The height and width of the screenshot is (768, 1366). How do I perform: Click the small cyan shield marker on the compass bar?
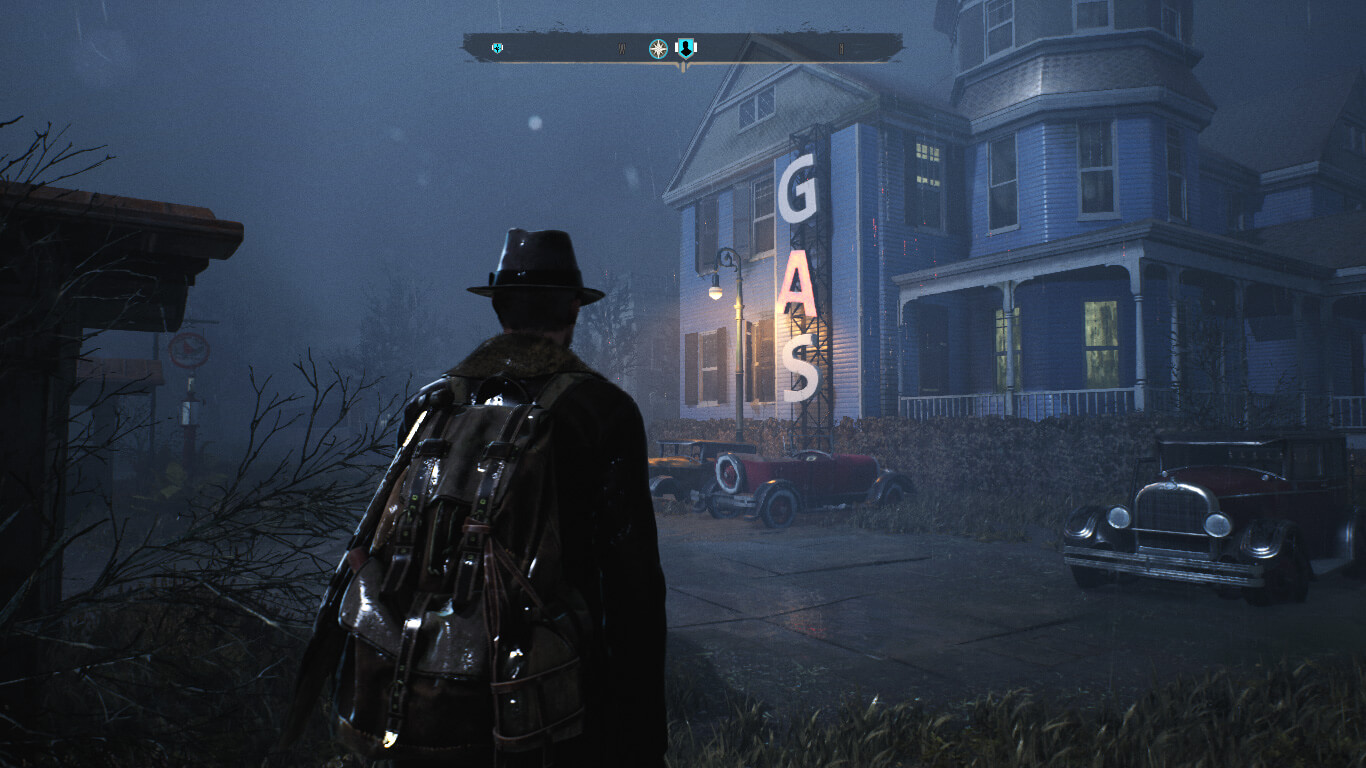pos(497,48)
